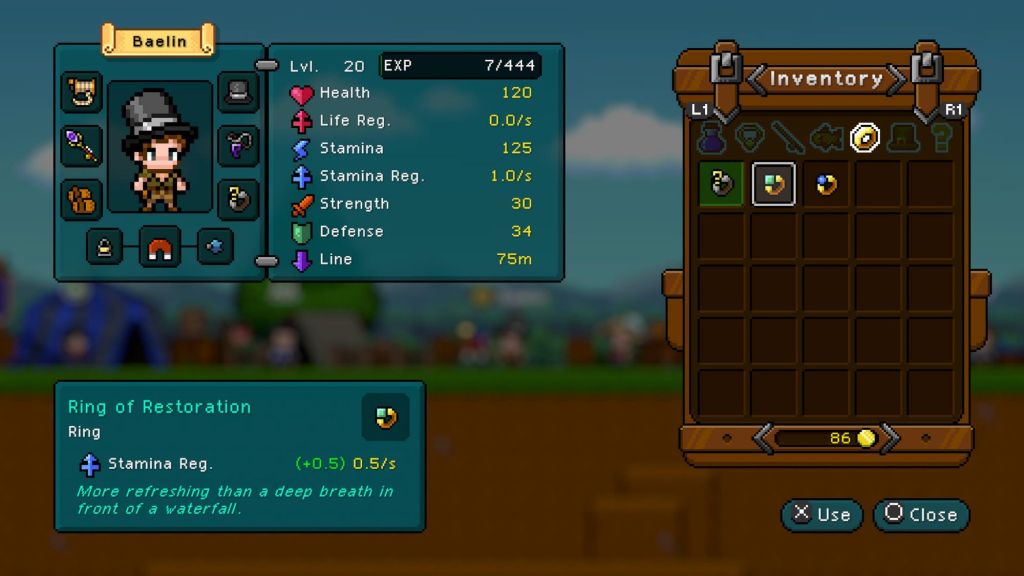This screenshot has width=1024, height=576.
Task: Close the inventory screen
Action: [x=921, y=515]
